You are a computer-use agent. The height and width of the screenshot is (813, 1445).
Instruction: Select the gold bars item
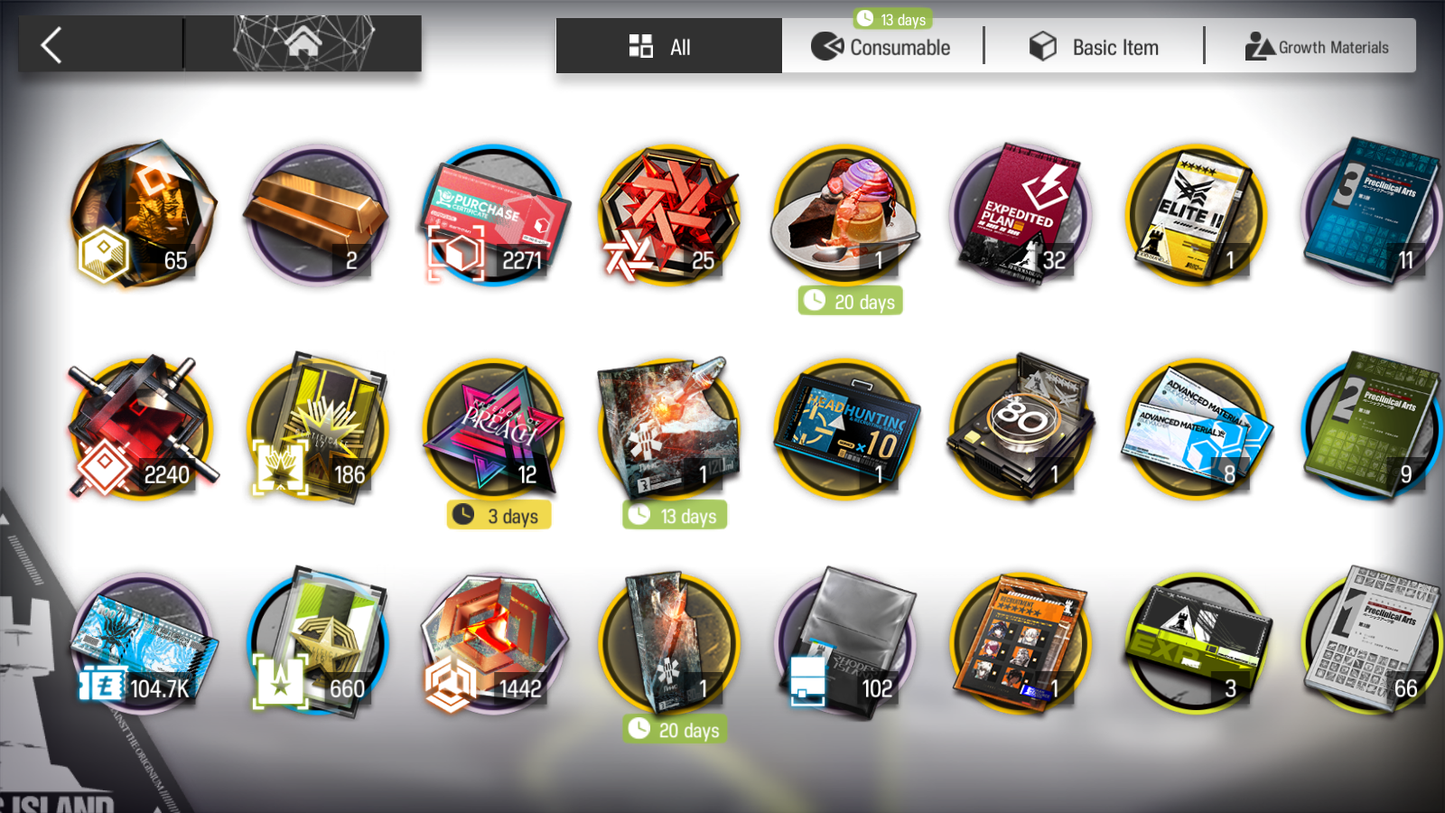317,216
